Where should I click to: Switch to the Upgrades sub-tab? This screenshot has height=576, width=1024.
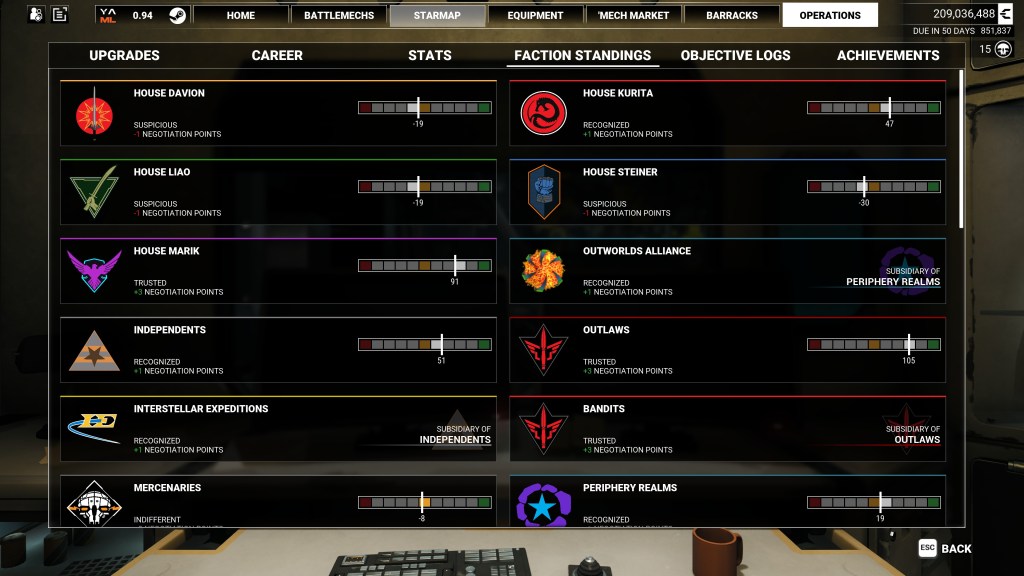(124, 55)
